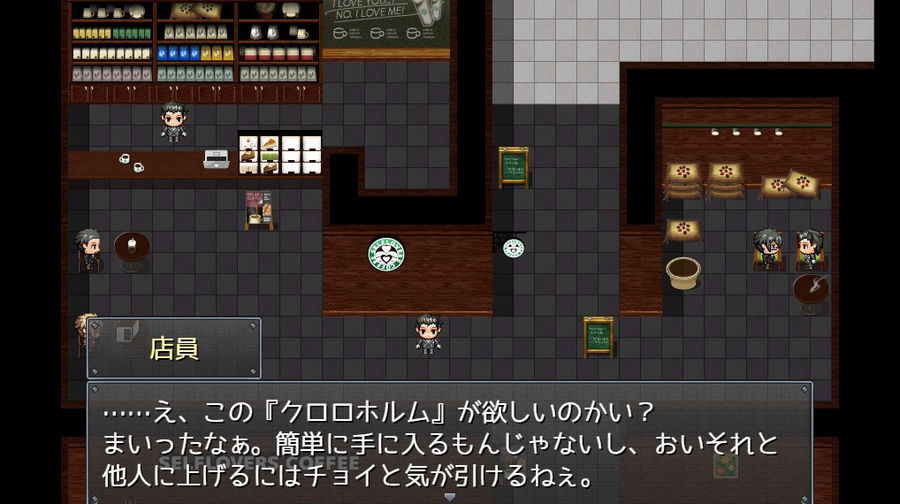Click the dialogue continue arrow indicator
Viewport: 900px width, 504px height.
[449, 496]
